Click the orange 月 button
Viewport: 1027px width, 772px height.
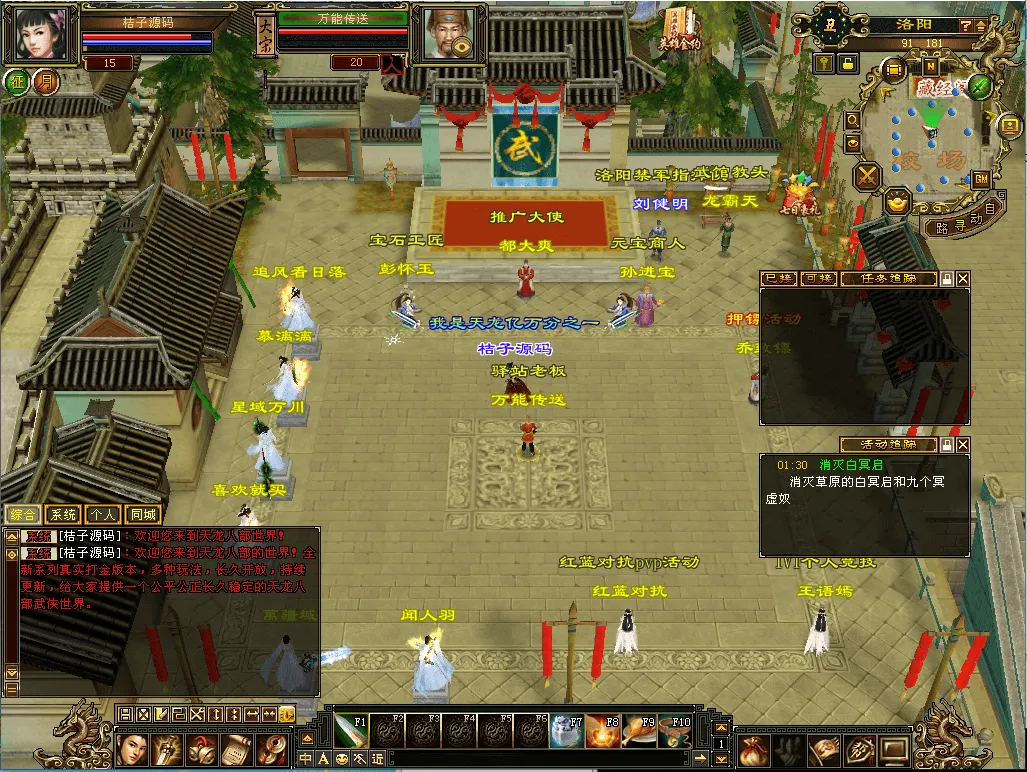click(x=45, y=82)
